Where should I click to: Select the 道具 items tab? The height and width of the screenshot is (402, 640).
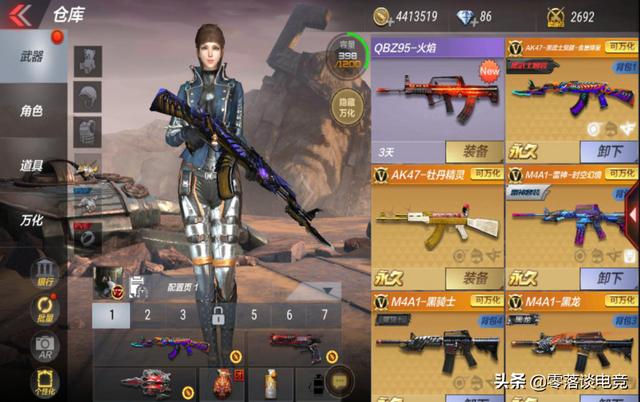(33, 166)
